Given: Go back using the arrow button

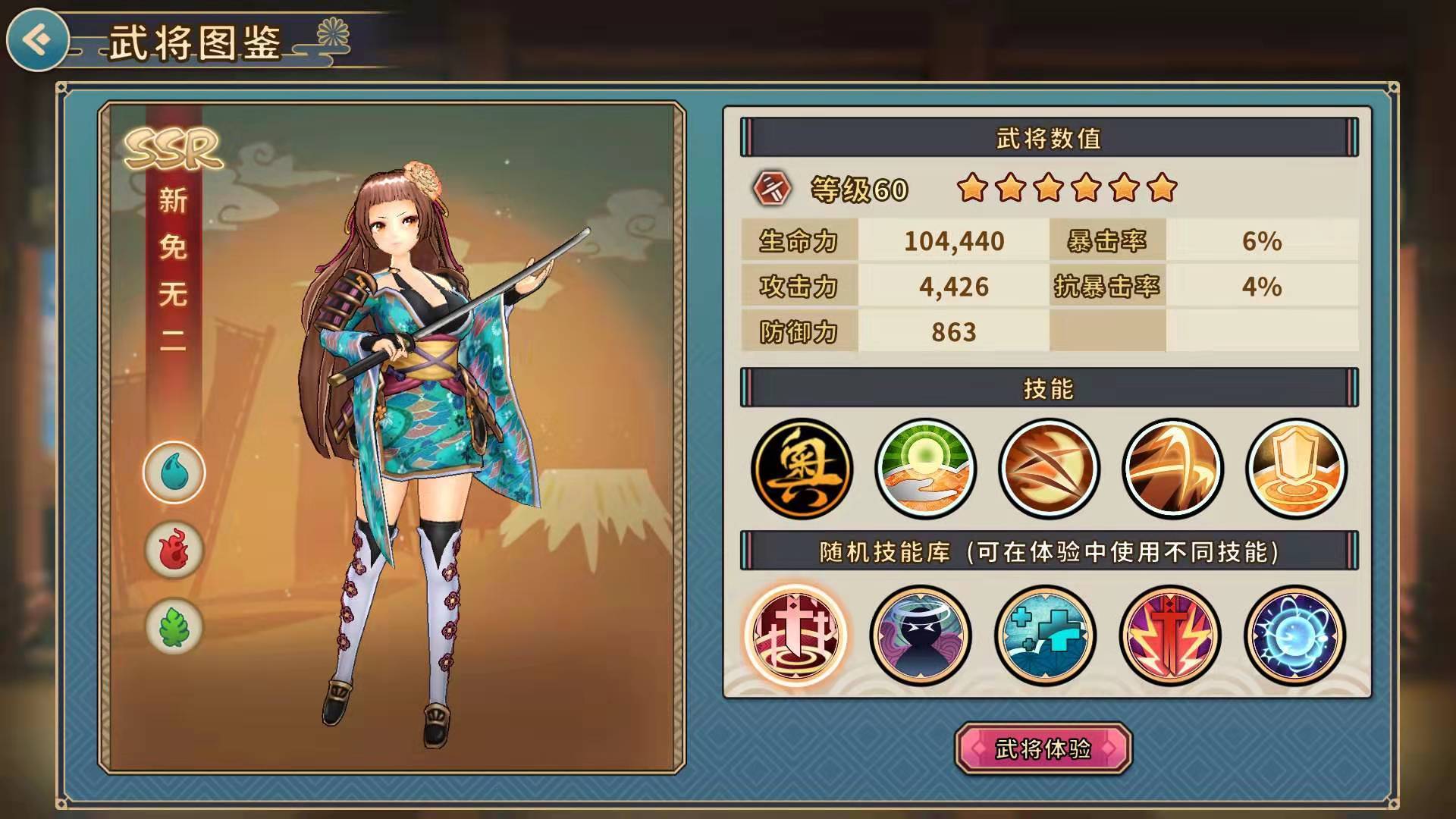Looking at the screenshot, I should (36, 39).
